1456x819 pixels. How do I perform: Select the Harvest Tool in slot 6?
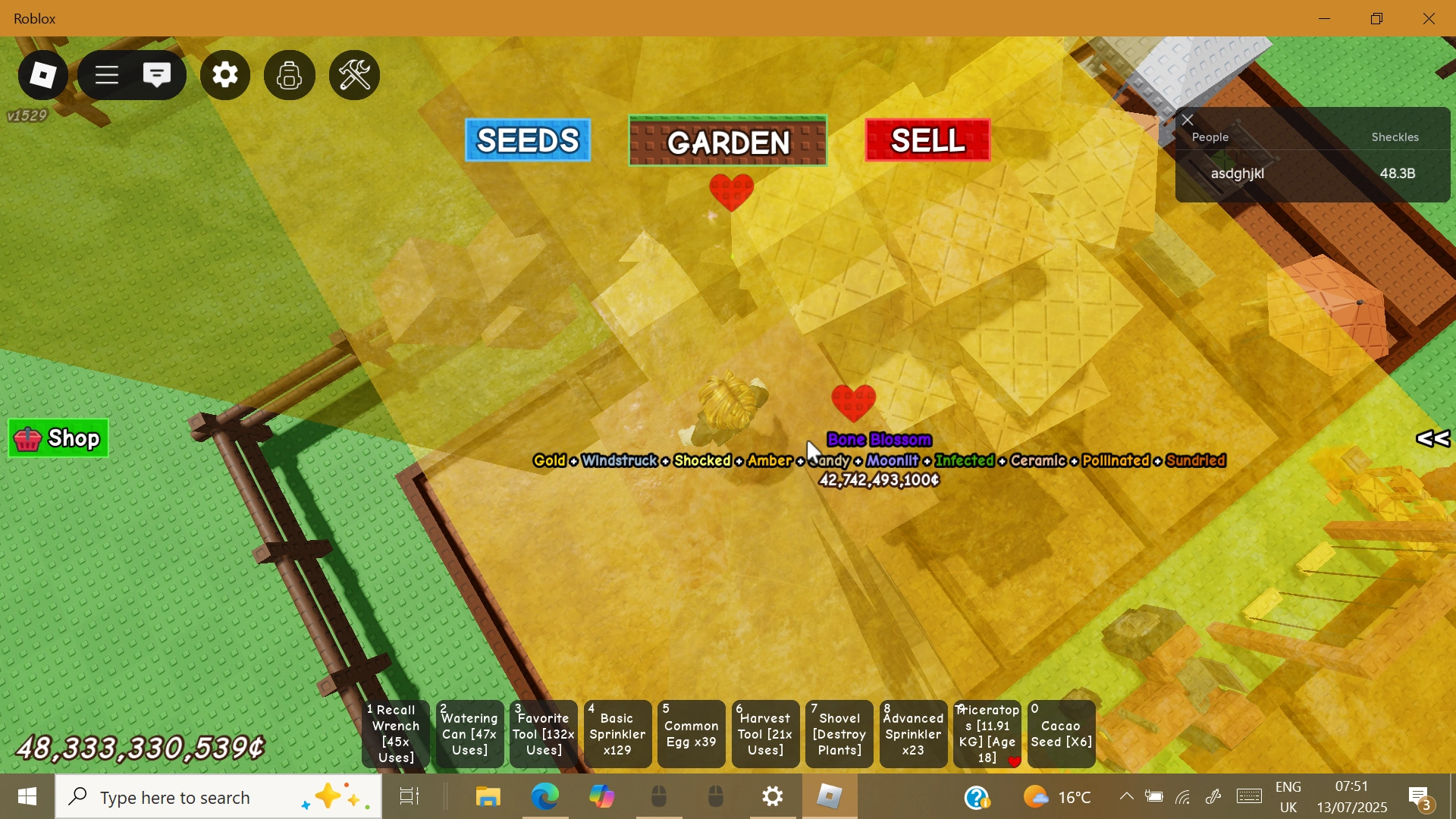click(765, 733)
